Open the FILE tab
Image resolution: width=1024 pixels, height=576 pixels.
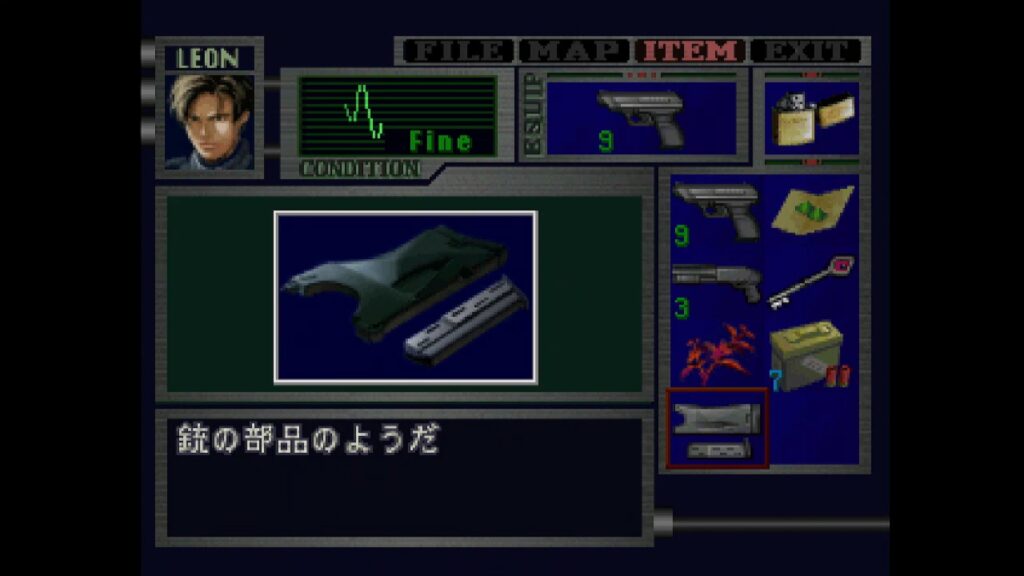click(x=460, y=51)
